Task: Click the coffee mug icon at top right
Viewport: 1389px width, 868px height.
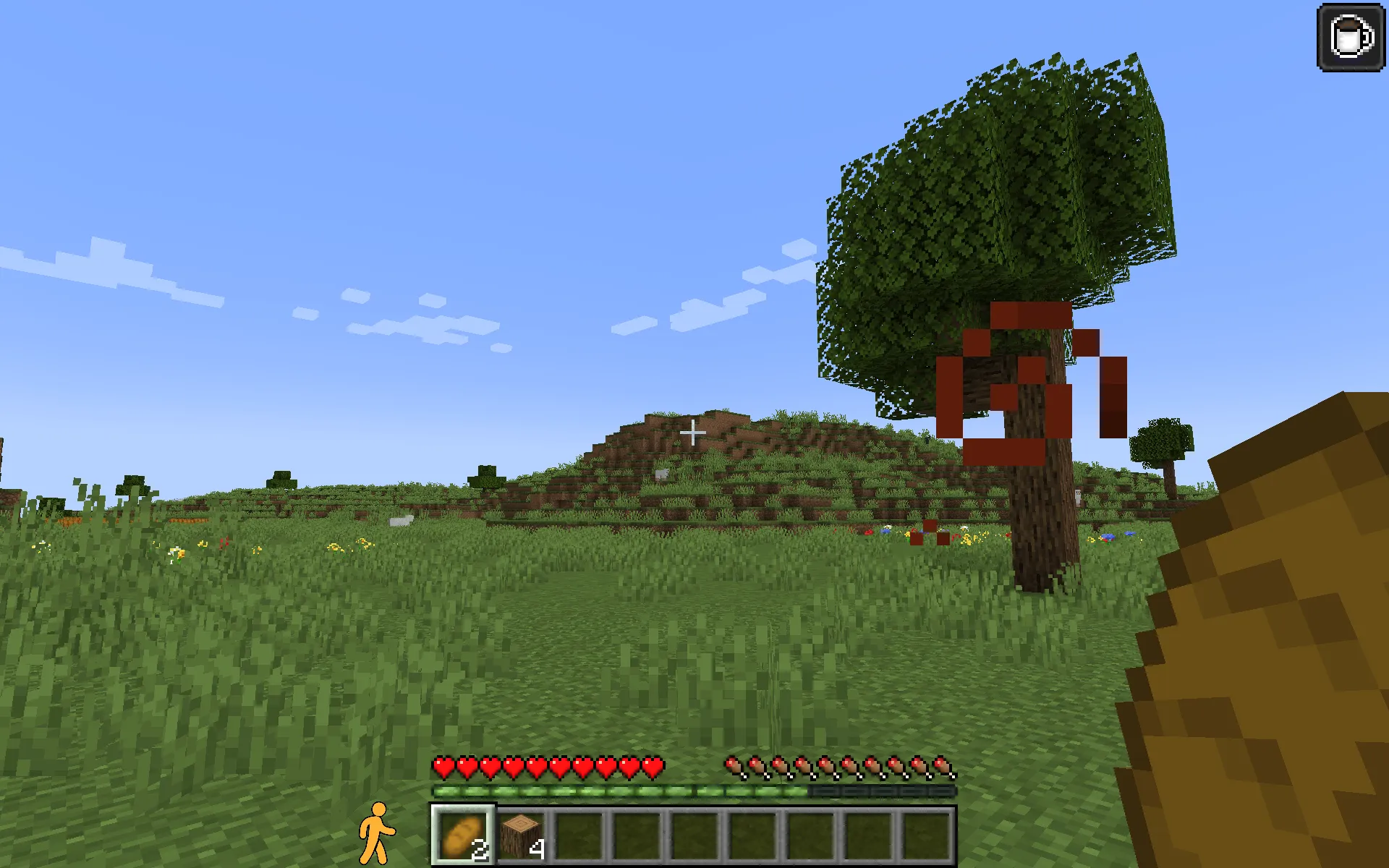Action: [x=1352, y=35]
